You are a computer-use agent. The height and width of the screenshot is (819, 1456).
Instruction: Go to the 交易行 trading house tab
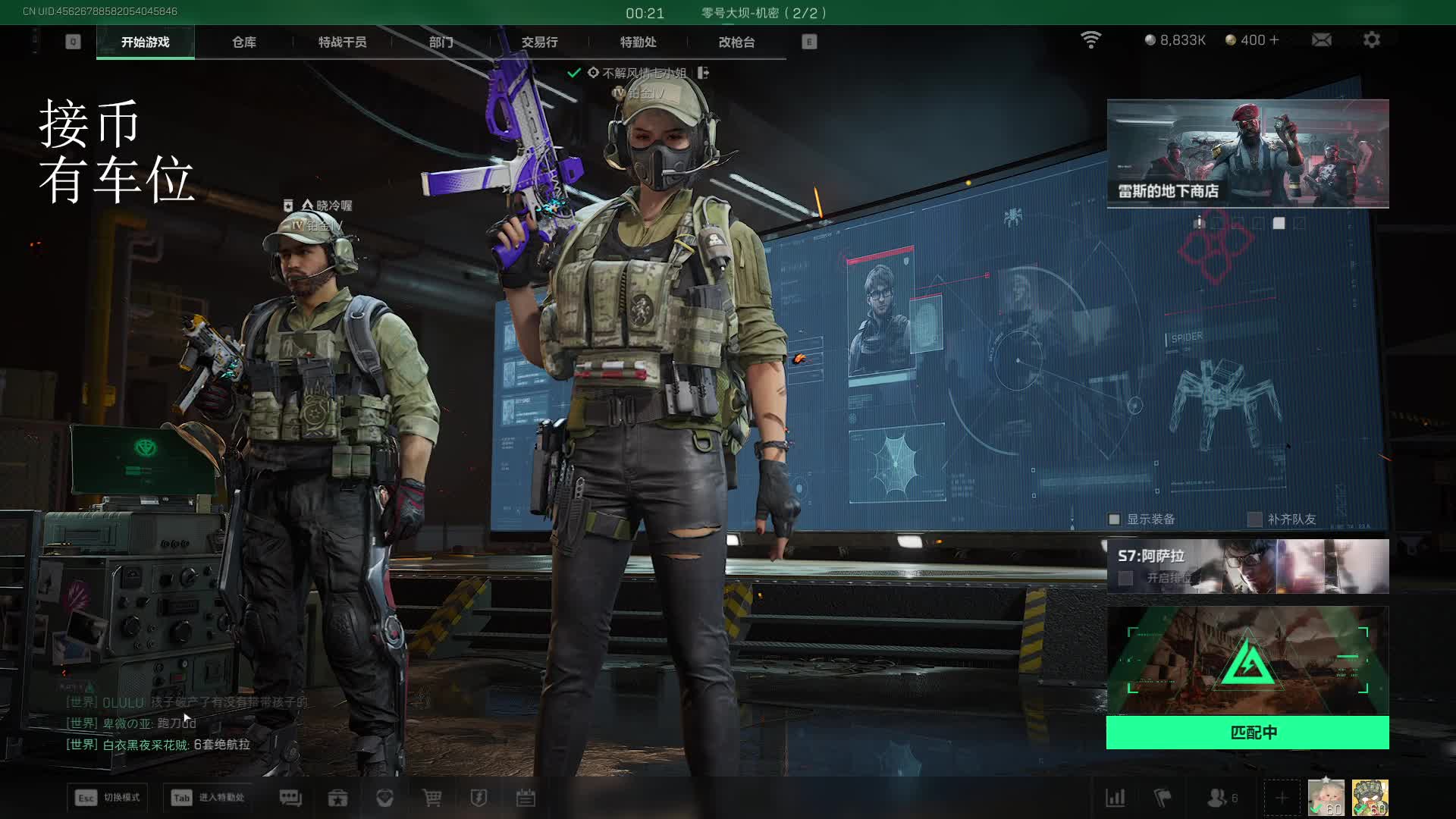coord(539,42)
